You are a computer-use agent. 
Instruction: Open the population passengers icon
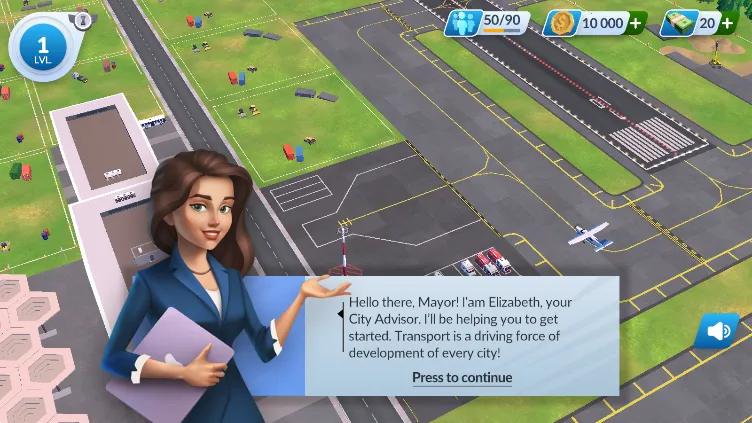[x=464, y=22]
